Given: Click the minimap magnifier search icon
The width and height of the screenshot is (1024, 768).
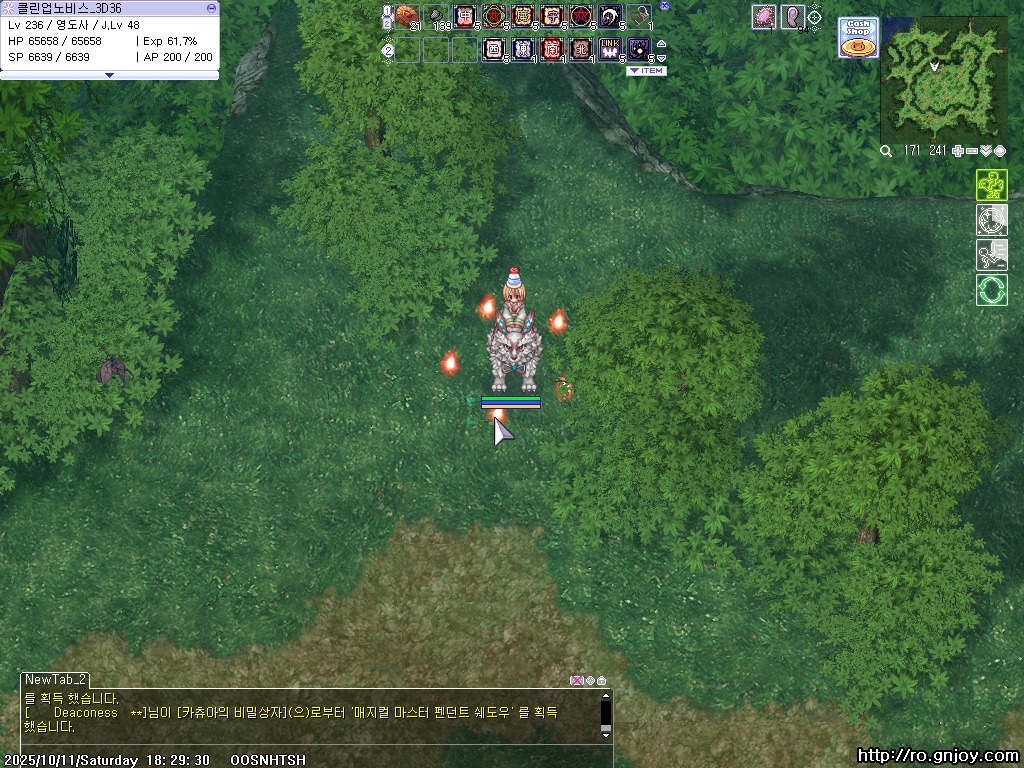Looking at the screenshot, I should (886, 151).
